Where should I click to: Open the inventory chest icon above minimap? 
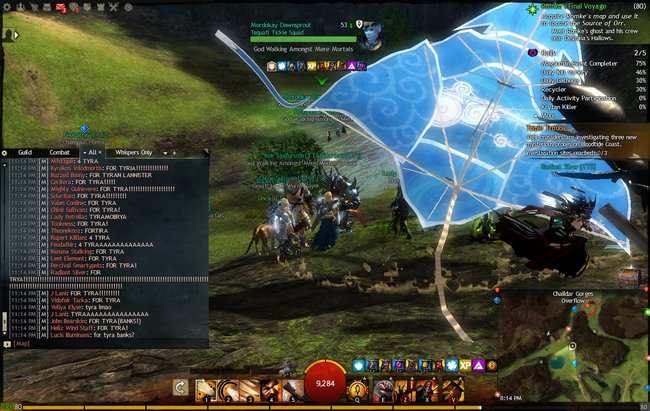pos(627,277)
